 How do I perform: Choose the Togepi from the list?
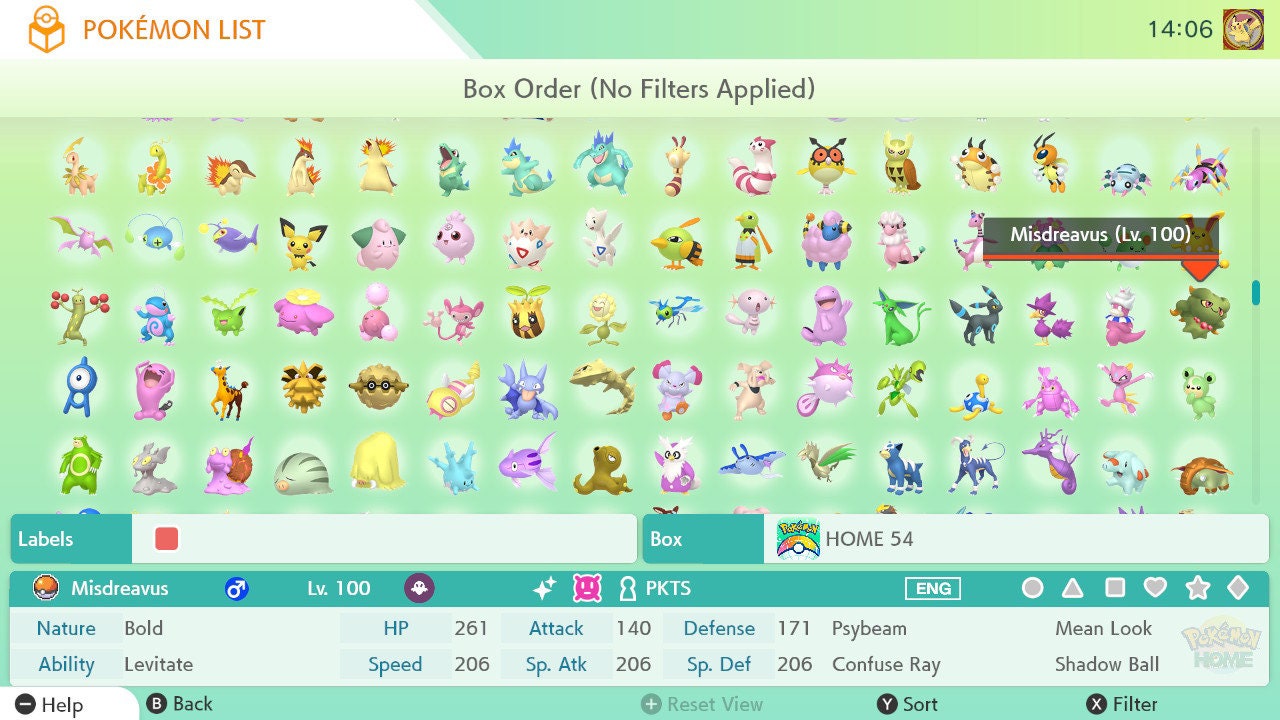tap(526, 243)
